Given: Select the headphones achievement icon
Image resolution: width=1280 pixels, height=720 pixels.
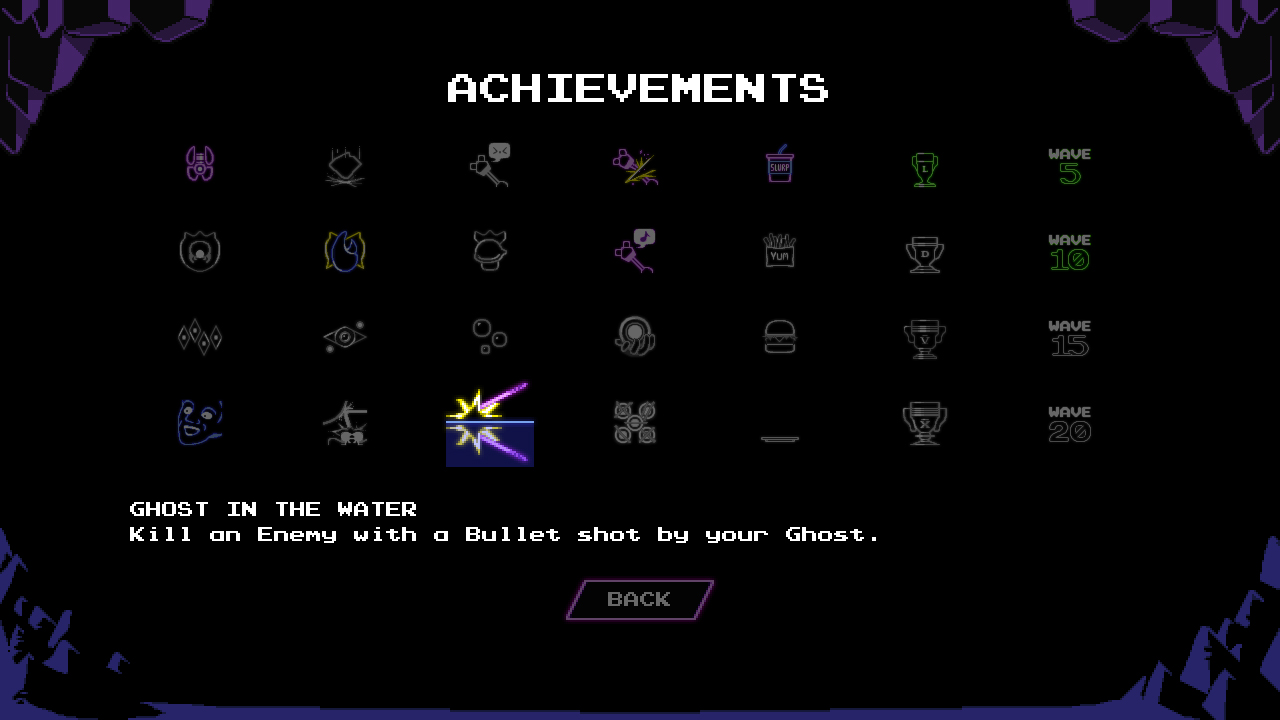Looking at the screenshot, I should pyautogui.click(x=634, y=337).
